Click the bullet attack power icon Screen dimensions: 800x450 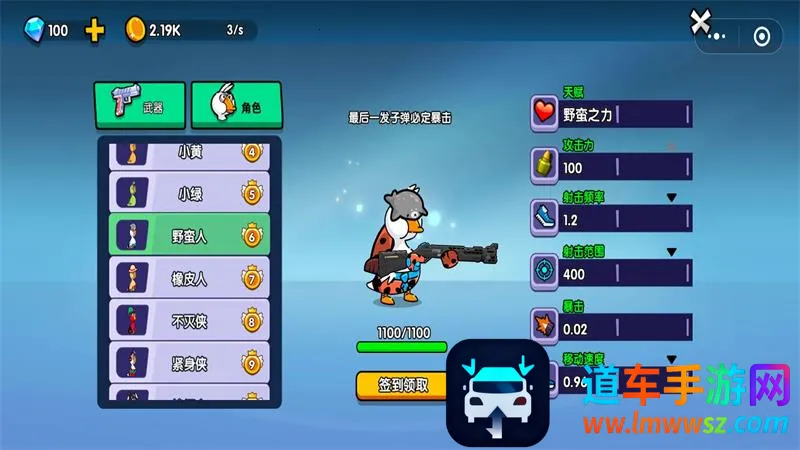coord(544,164)
